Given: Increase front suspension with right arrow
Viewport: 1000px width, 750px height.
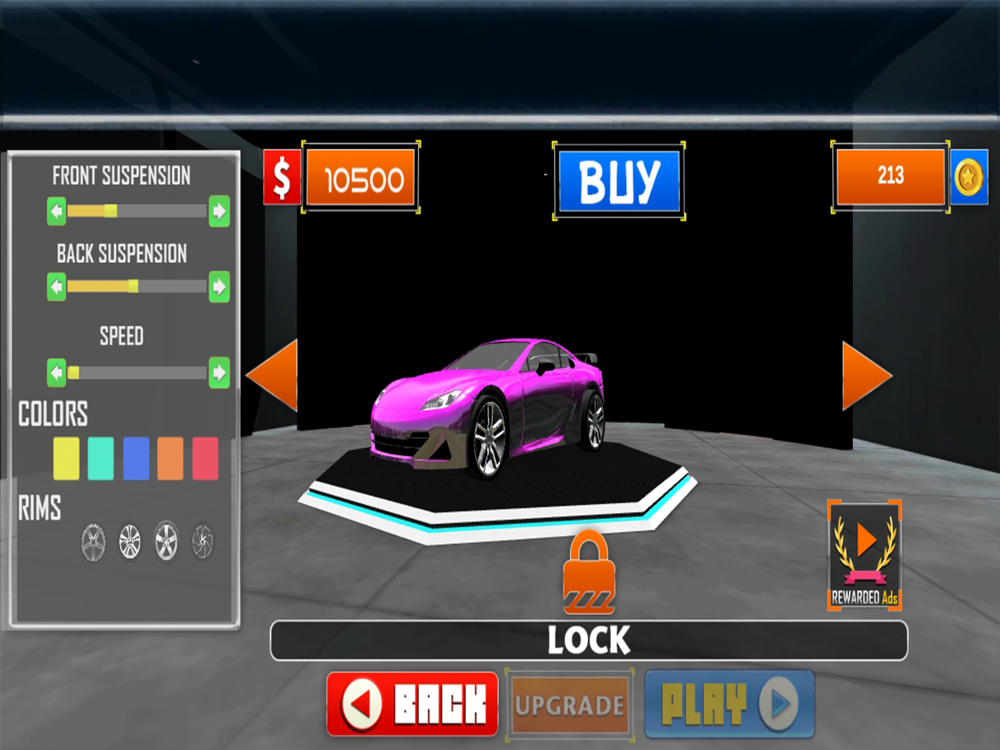Looking at the screenshot, I should (219, 211).
